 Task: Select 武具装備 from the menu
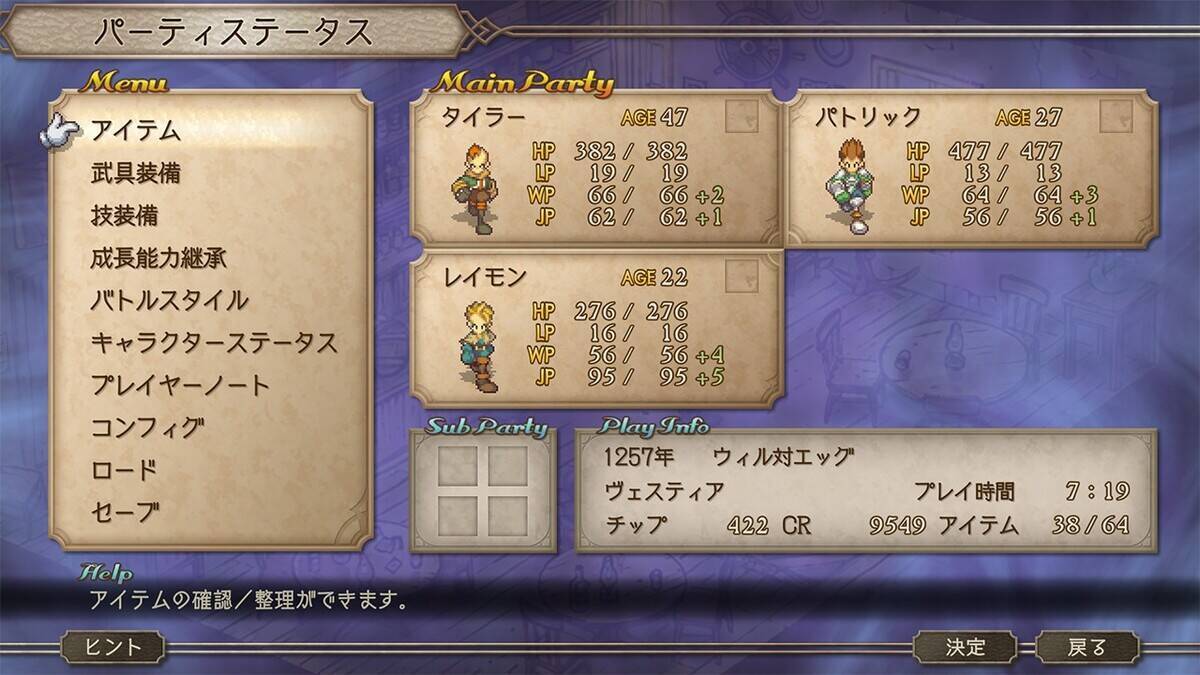tap(135, 173)
